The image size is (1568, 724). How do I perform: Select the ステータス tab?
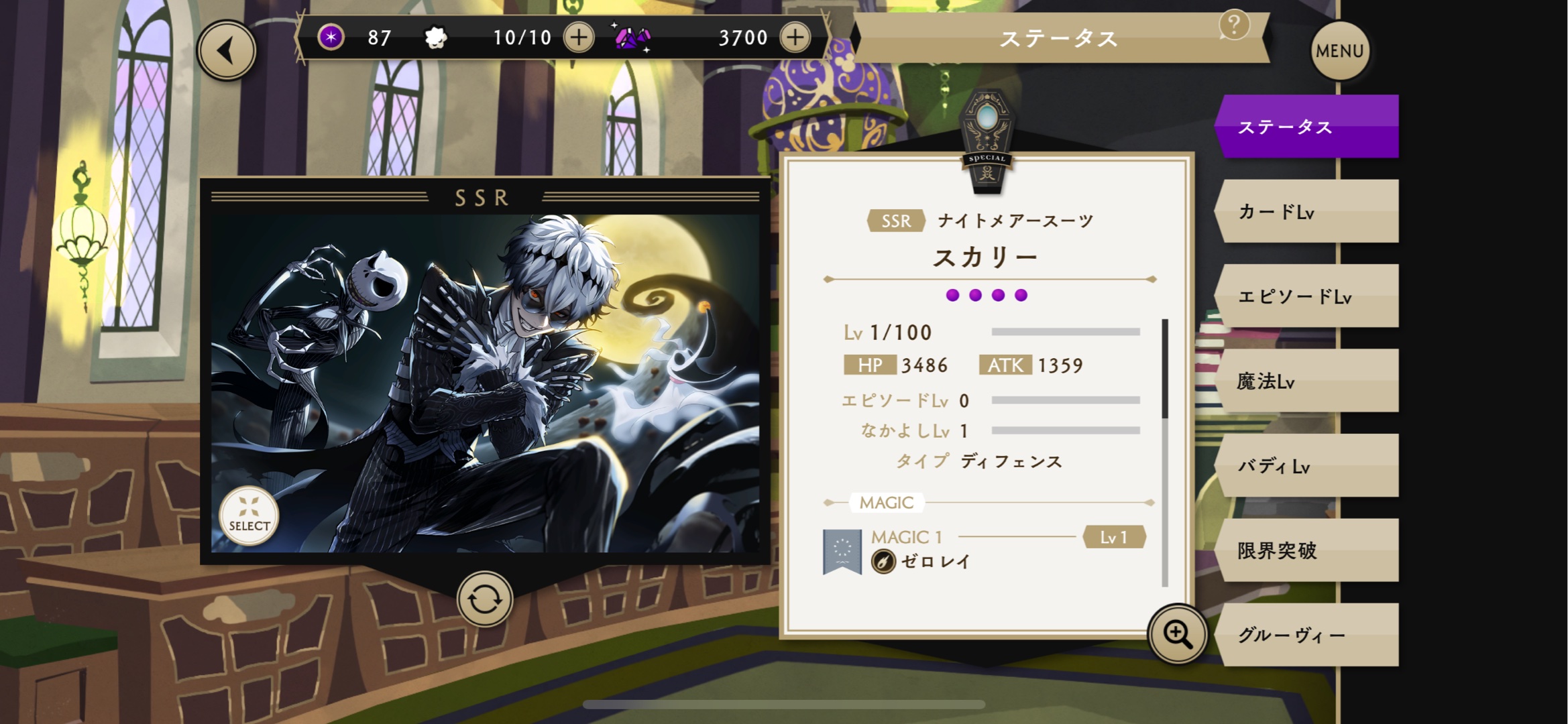(x=1308, y=127)
